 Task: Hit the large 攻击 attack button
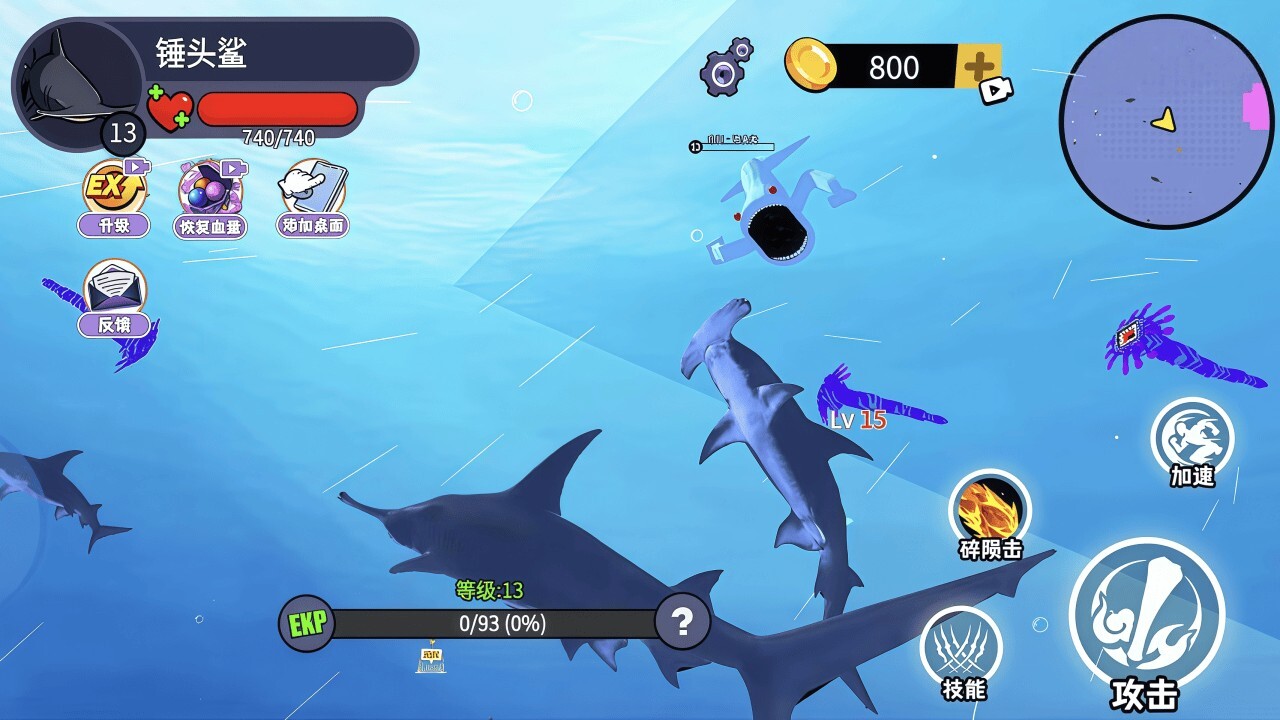1146,615
